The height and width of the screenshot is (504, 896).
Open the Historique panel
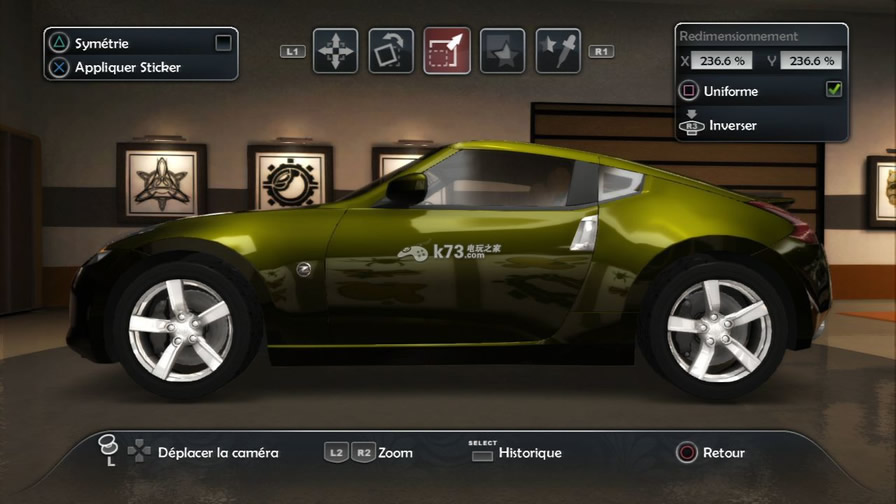[x=530, y=453]
